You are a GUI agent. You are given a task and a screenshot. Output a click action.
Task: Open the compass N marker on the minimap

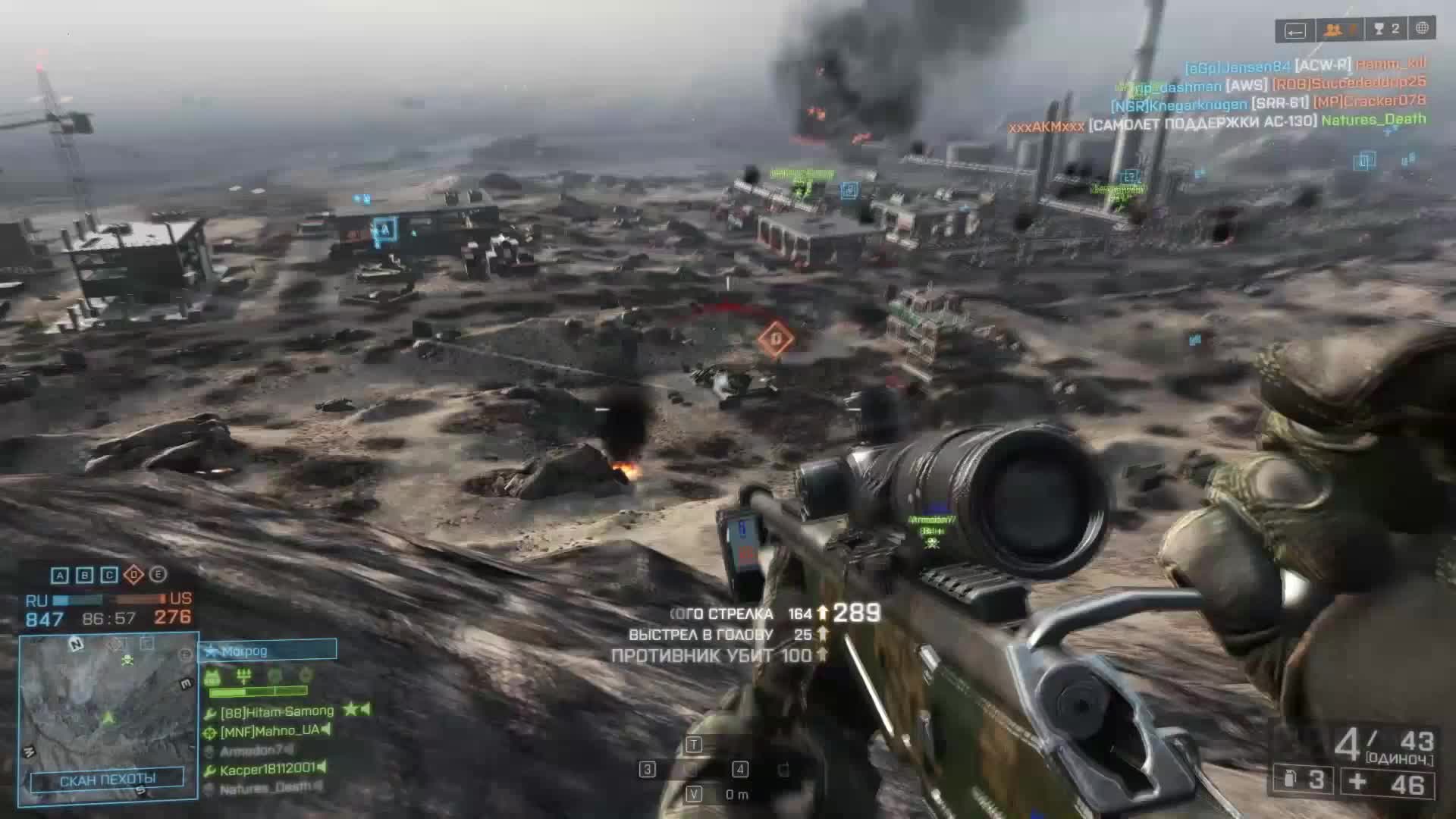click(75, 645)
